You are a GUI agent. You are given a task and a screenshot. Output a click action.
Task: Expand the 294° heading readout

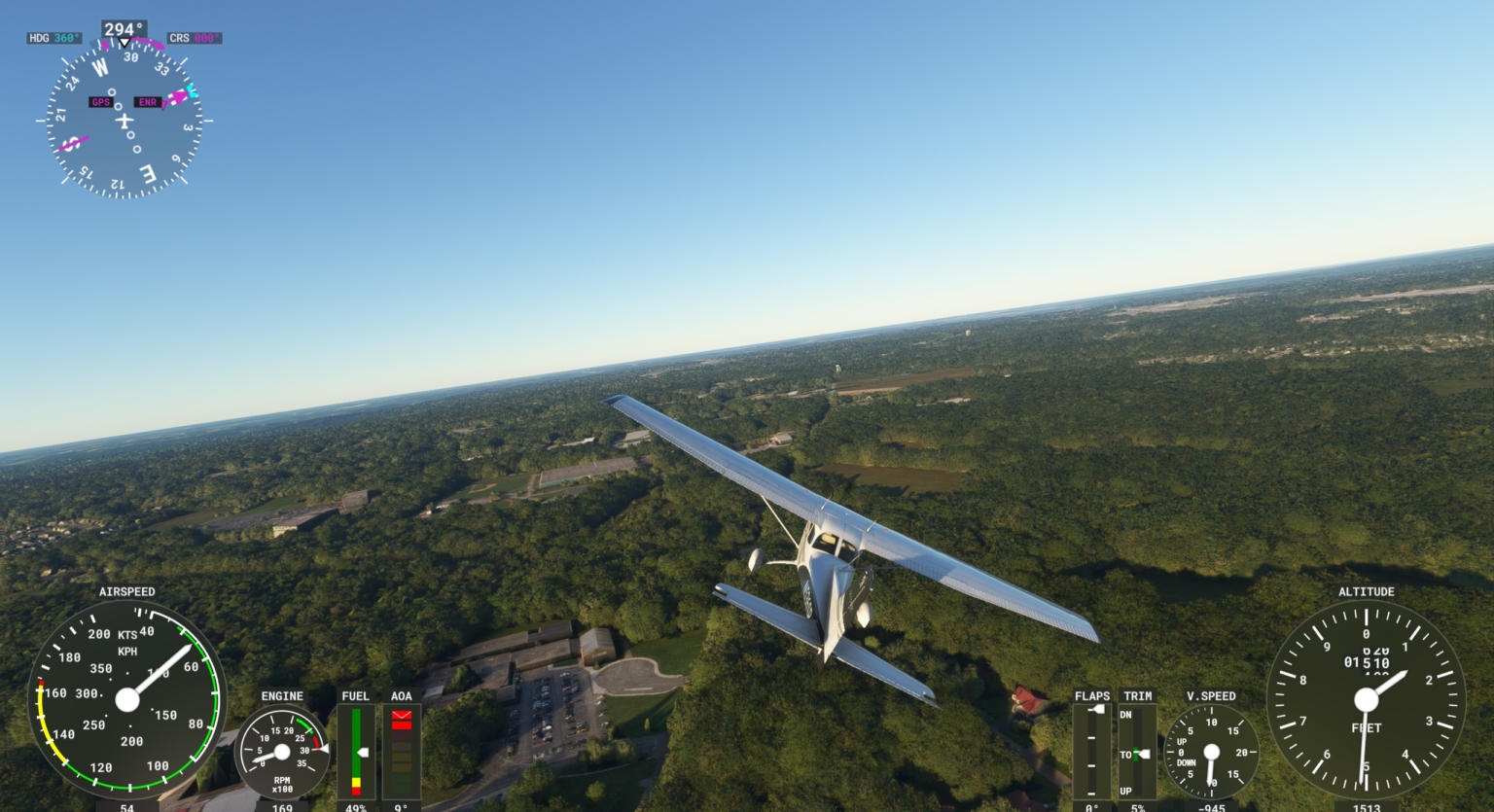point(124,29)
